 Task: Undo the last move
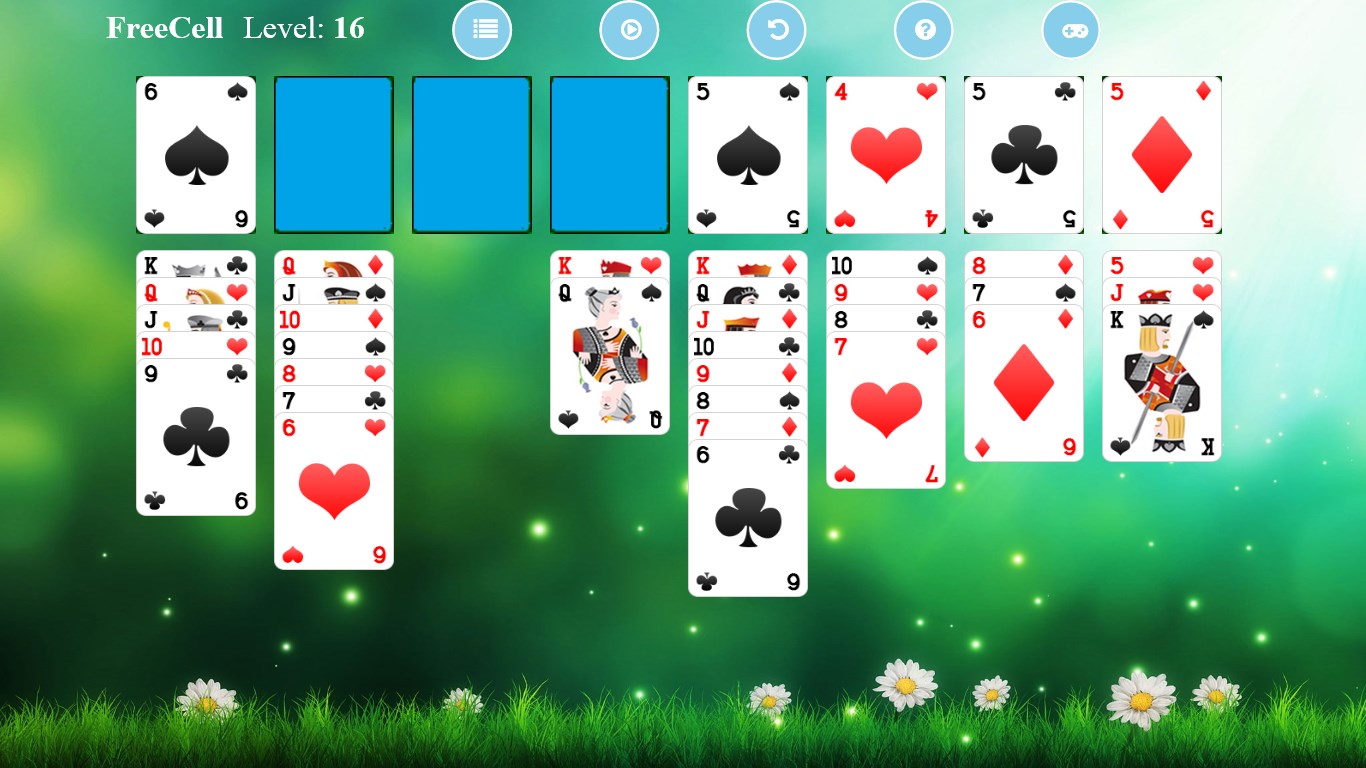[776, 30]
